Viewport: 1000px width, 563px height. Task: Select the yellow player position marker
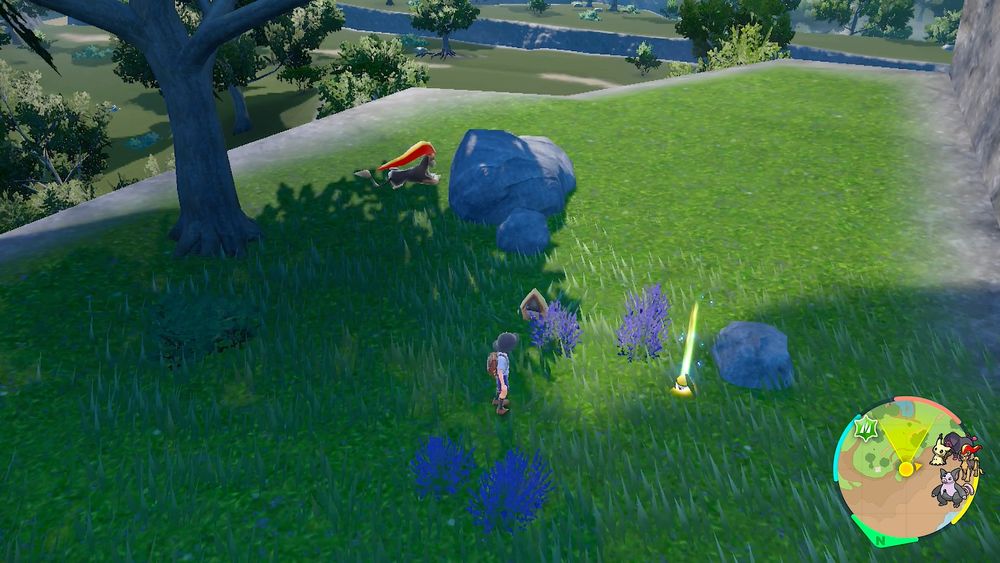pyautogui.click(x=906, y=467)
